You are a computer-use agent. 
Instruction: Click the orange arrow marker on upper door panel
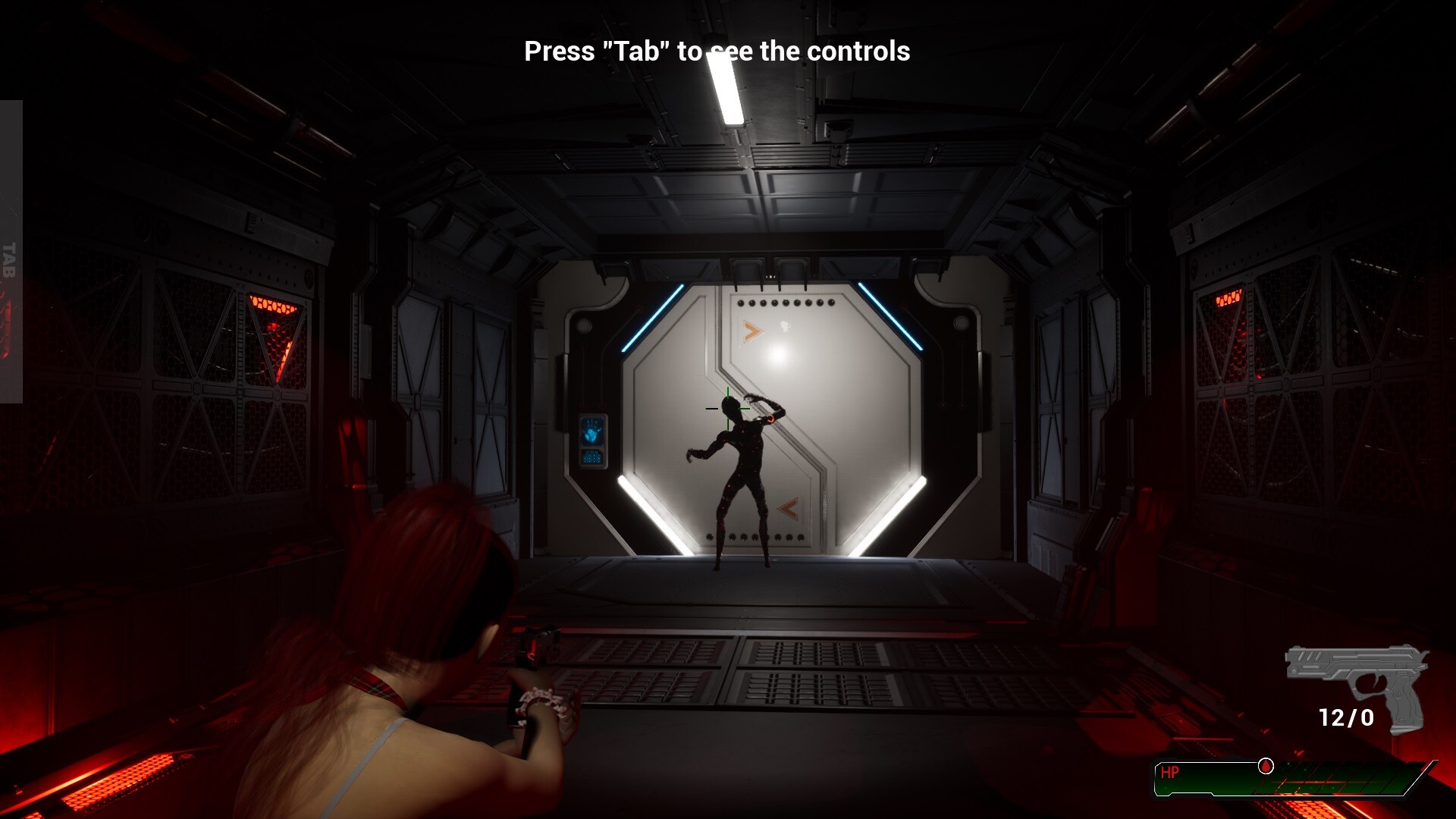(x=750, y=330)
